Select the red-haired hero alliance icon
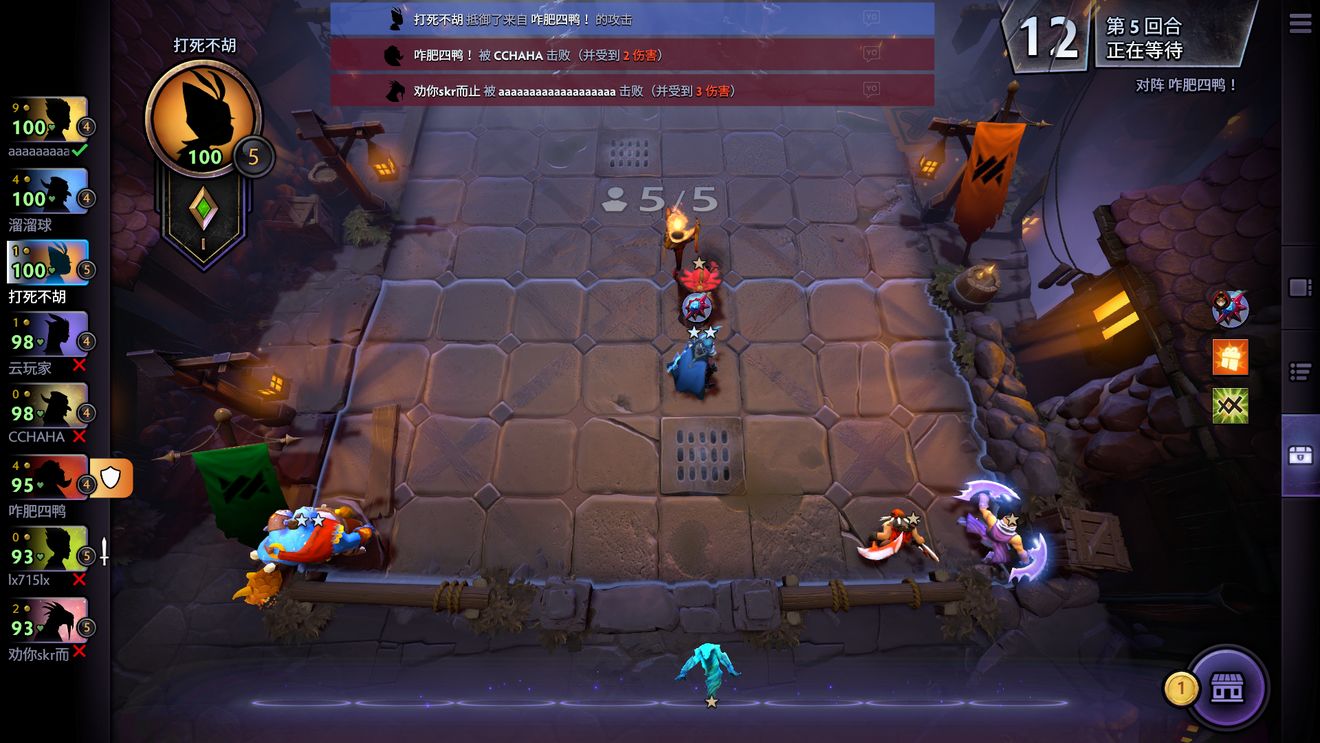 pos(1230,309)
